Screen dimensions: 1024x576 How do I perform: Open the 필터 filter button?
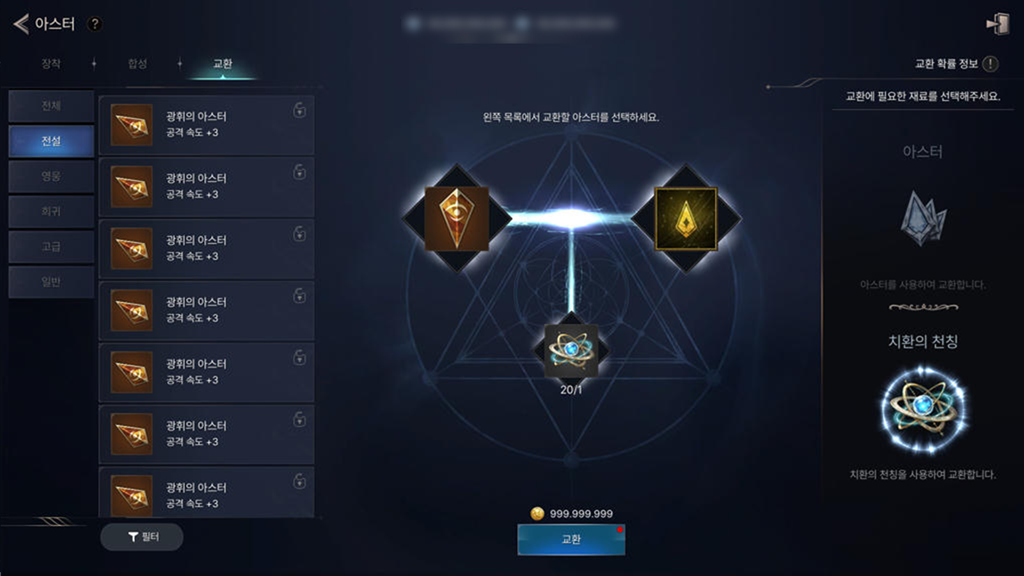tap(142, 537)
